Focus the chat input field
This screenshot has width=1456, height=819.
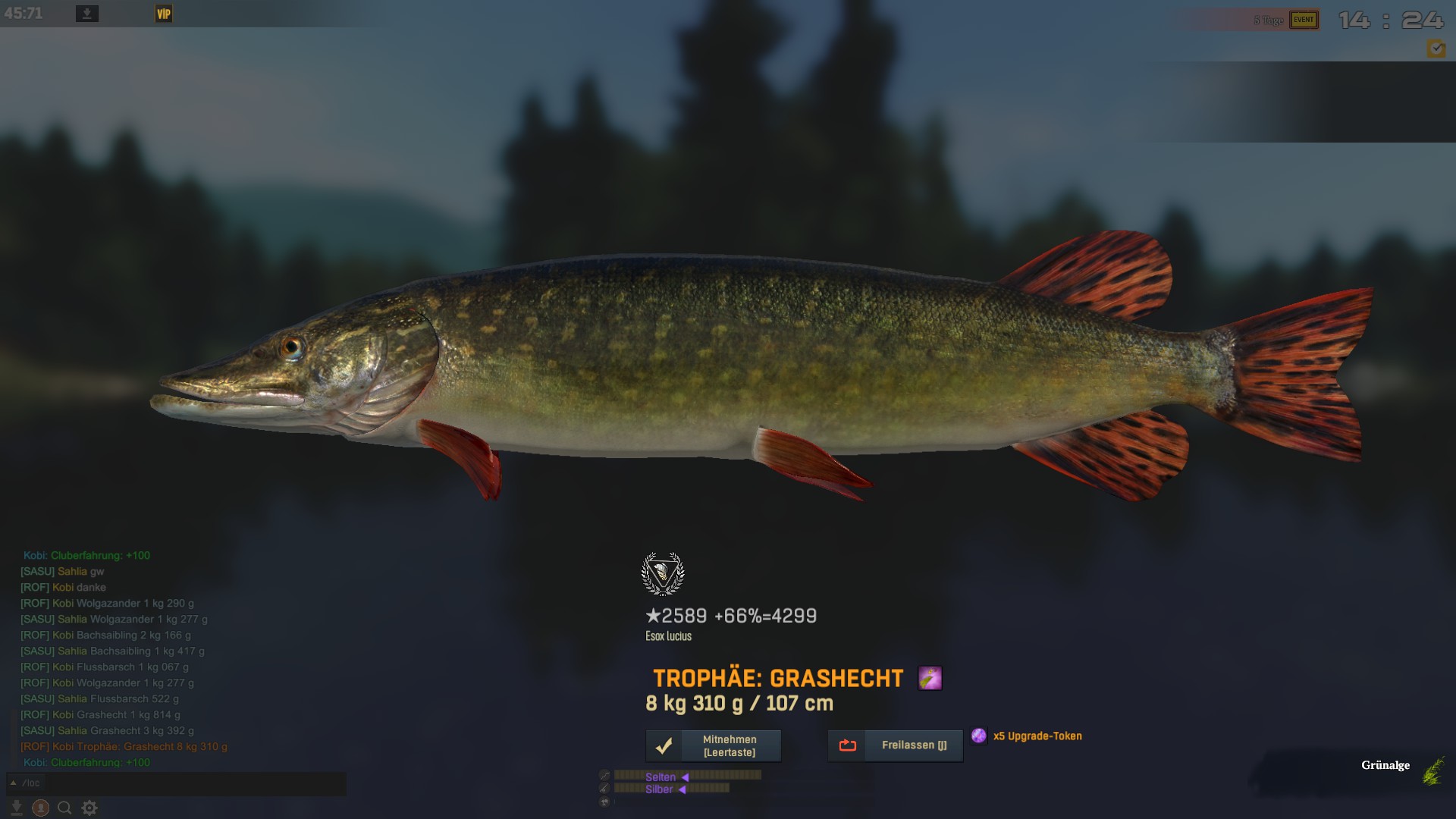pyautogui.click(x=190, y=783)
